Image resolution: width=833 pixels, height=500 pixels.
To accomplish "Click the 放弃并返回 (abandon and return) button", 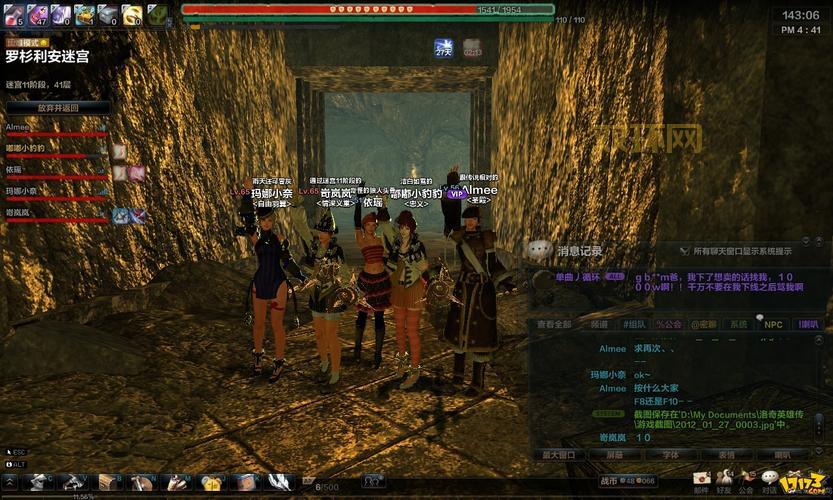I will 58,107.
